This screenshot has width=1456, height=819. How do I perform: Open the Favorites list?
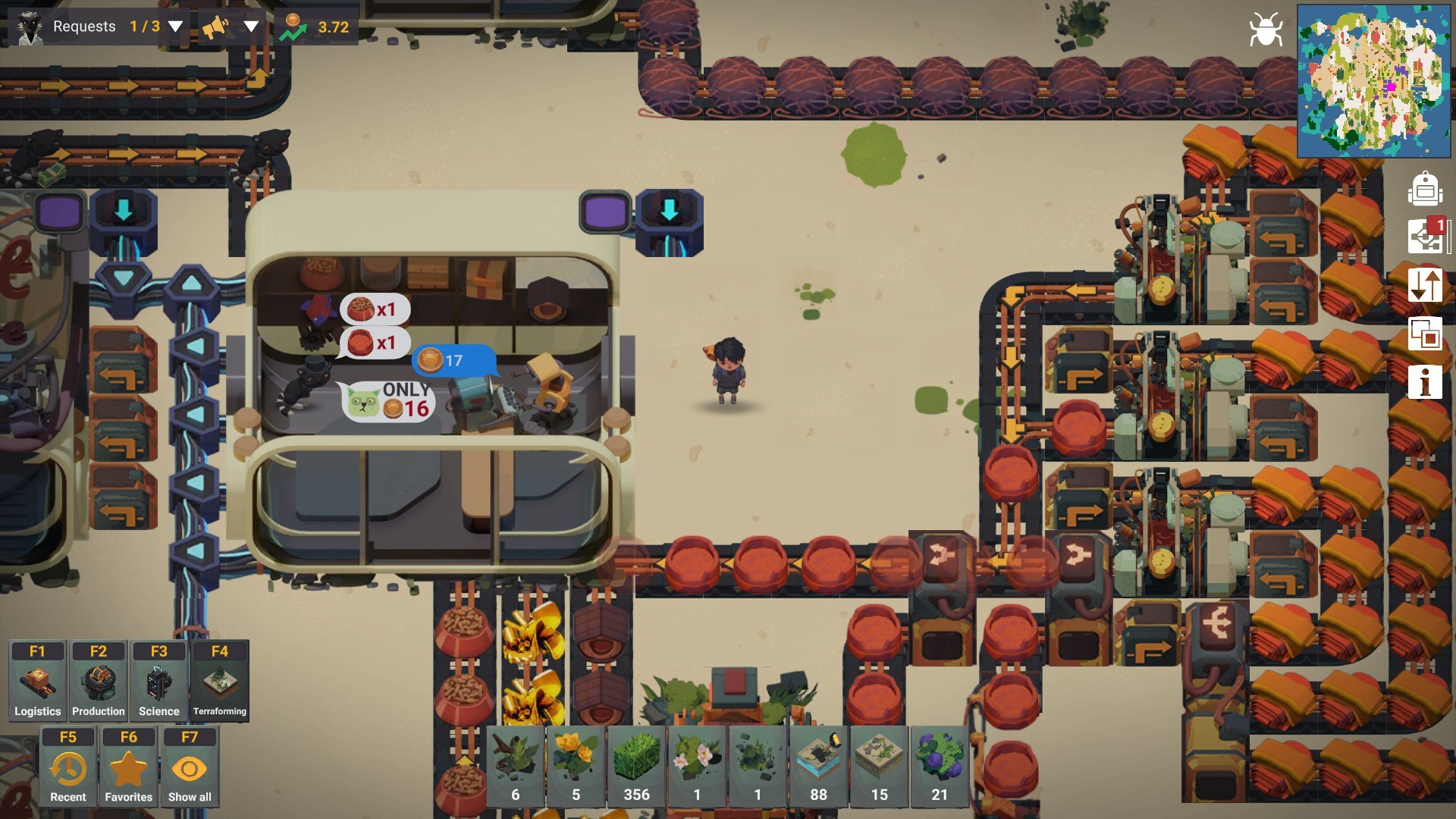point(128,767)
